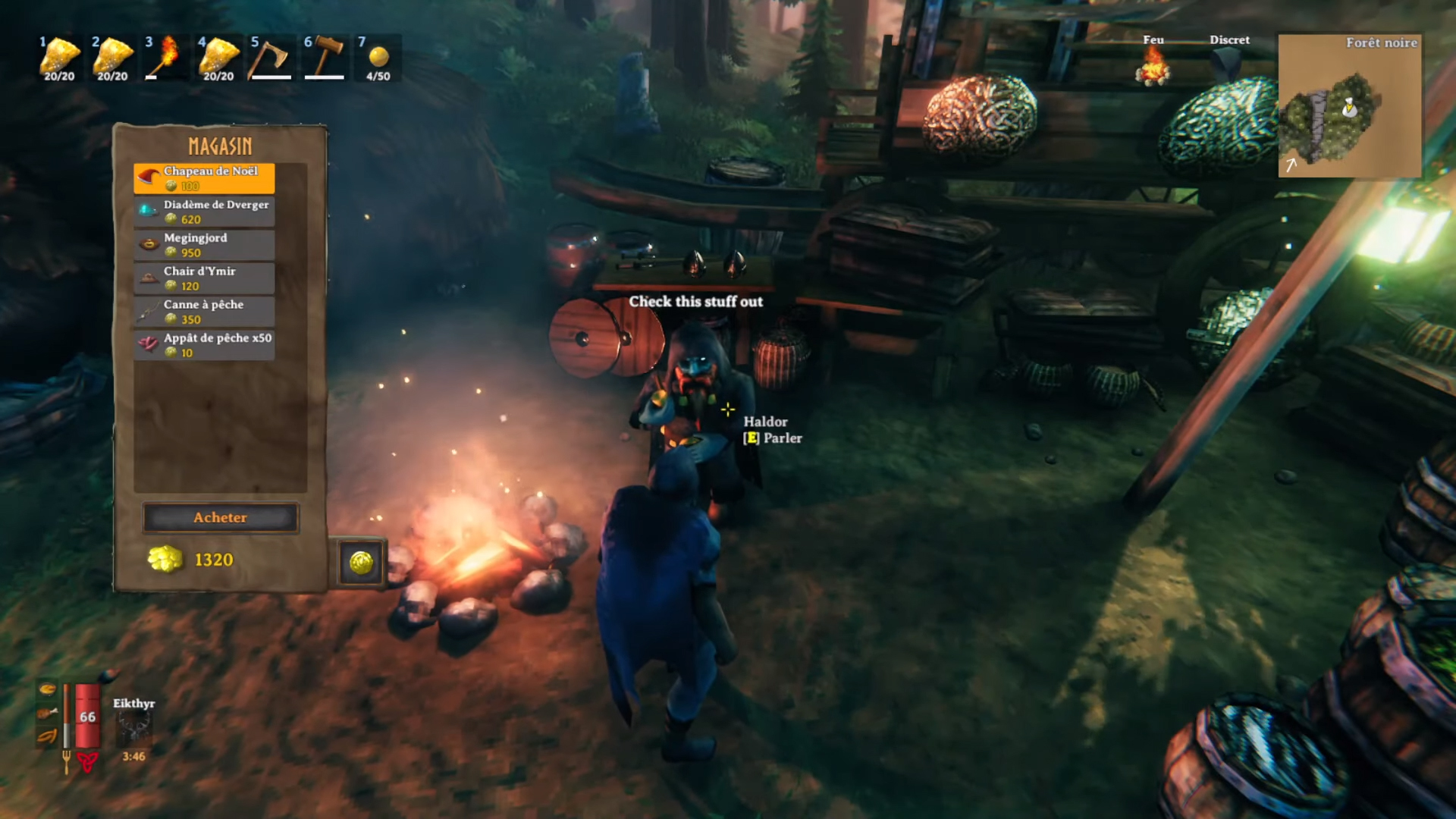
Task: Equip the axe in hotbar slot 5
Action: tap(271, 58)
